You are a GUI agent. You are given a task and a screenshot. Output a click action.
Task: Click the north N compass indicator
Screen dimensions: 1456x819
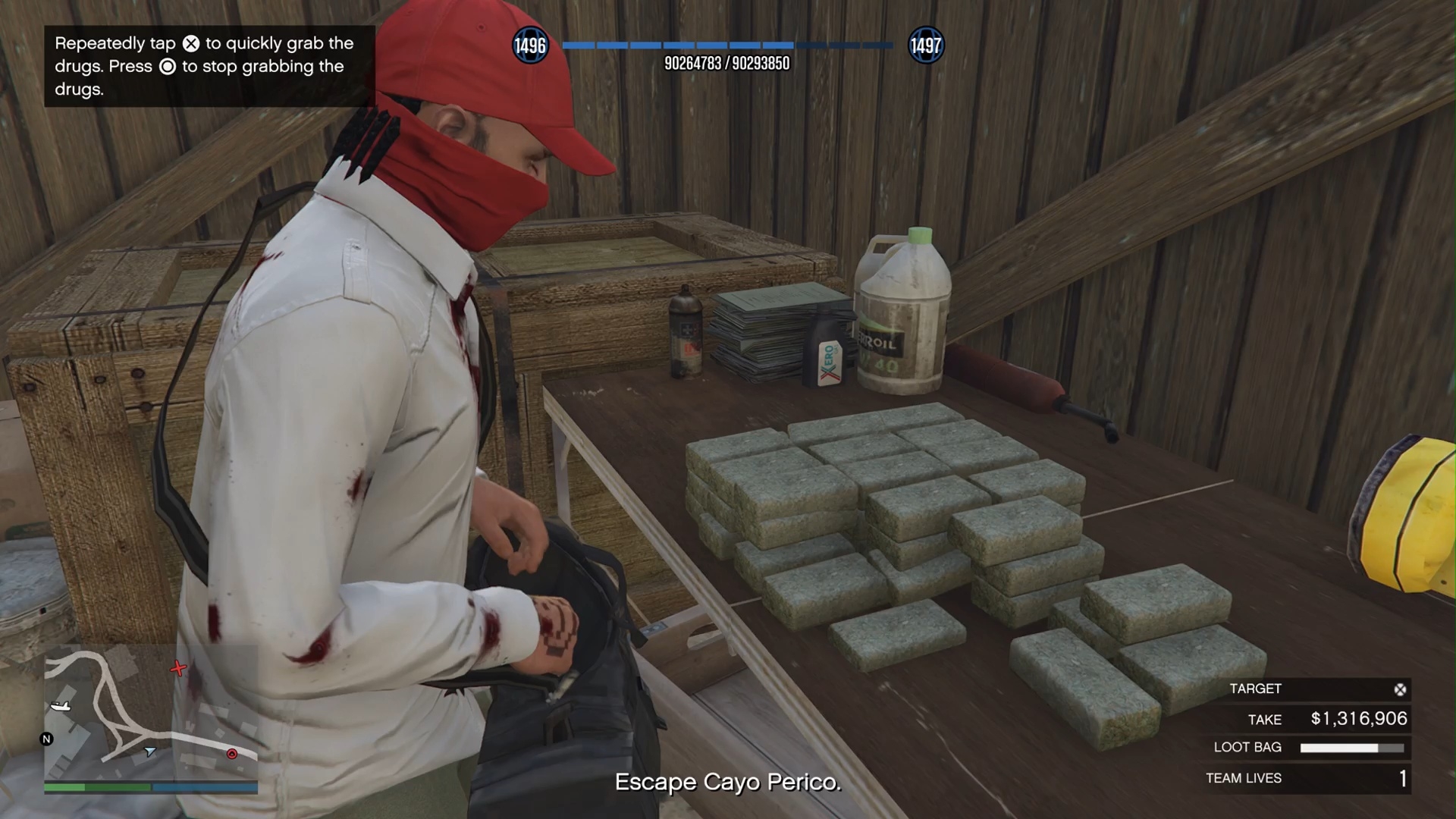(x=46, y=739)
